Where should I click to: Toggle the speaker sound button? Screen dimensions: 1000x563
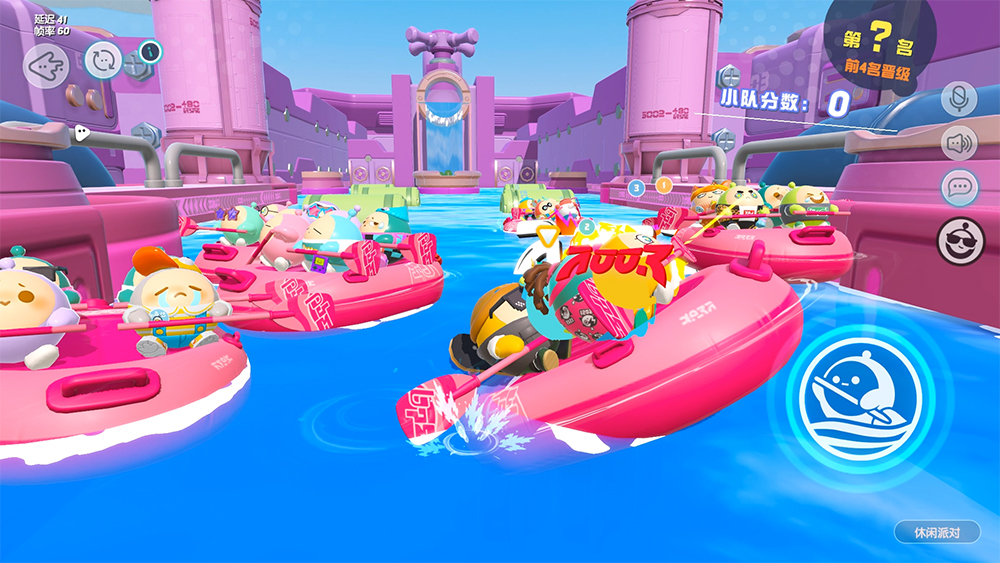tap(959, 143)
